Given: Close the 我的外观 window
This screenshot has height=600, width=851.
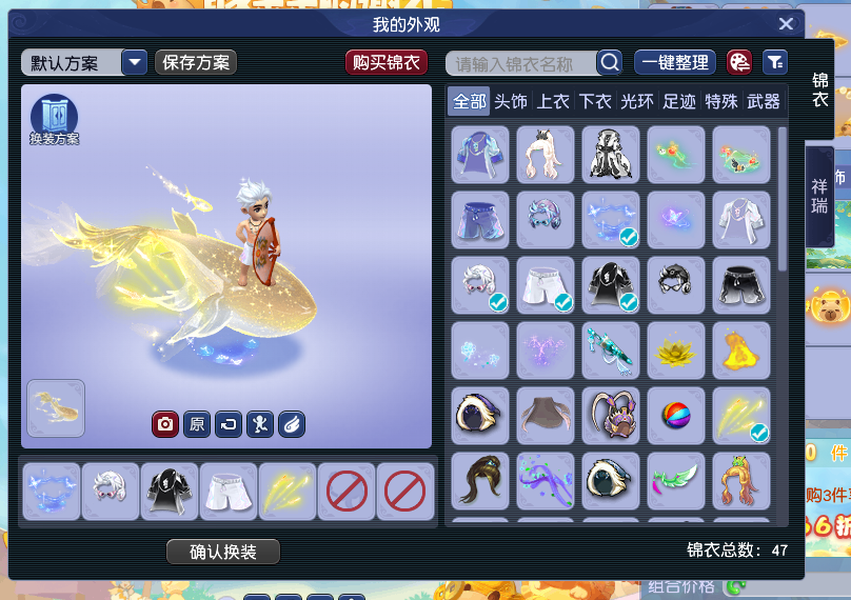Looking at the screenshot, I should pos(786,25).
